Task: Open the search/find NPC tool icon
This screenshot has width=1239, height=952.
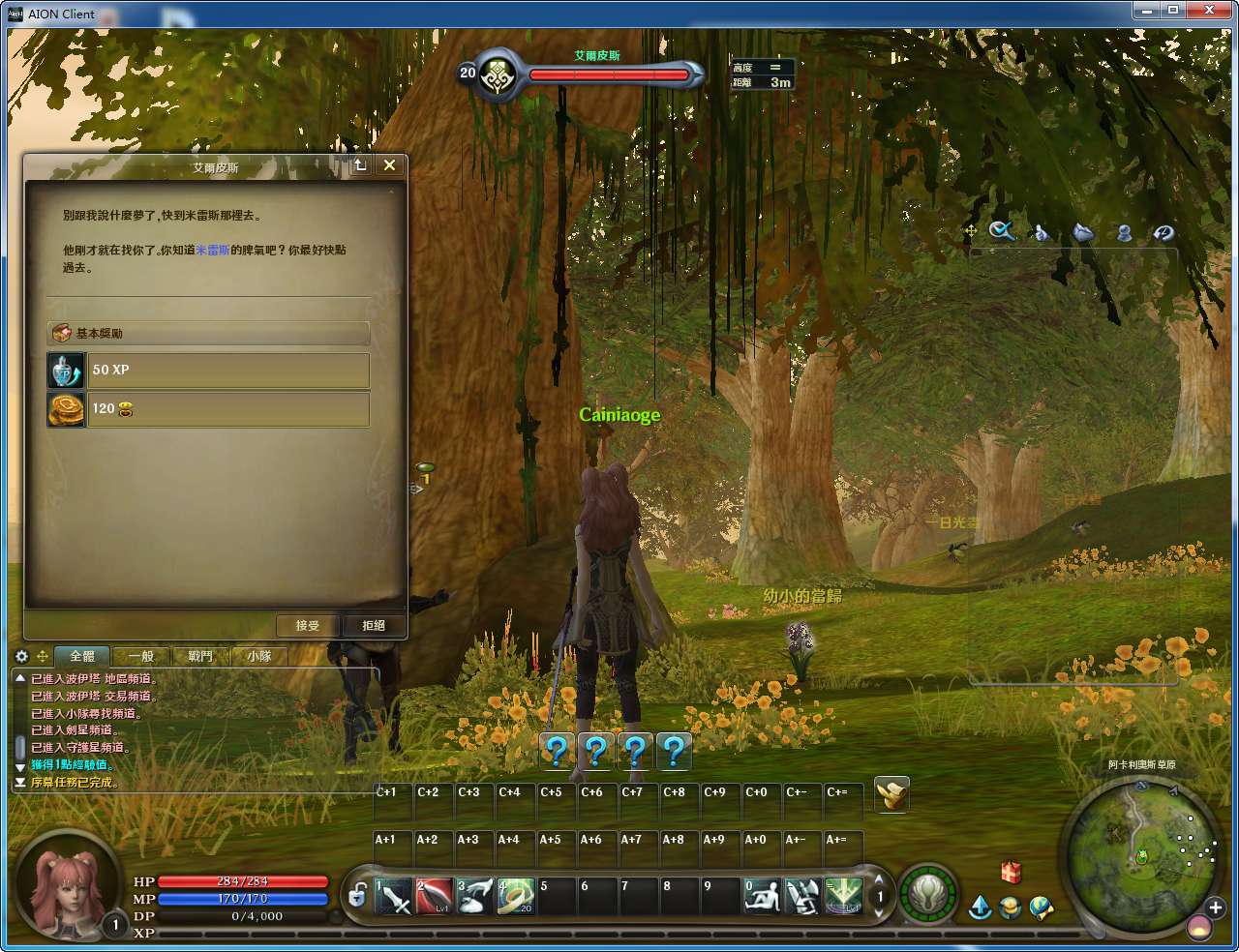Action: (x=1002, y=232)
